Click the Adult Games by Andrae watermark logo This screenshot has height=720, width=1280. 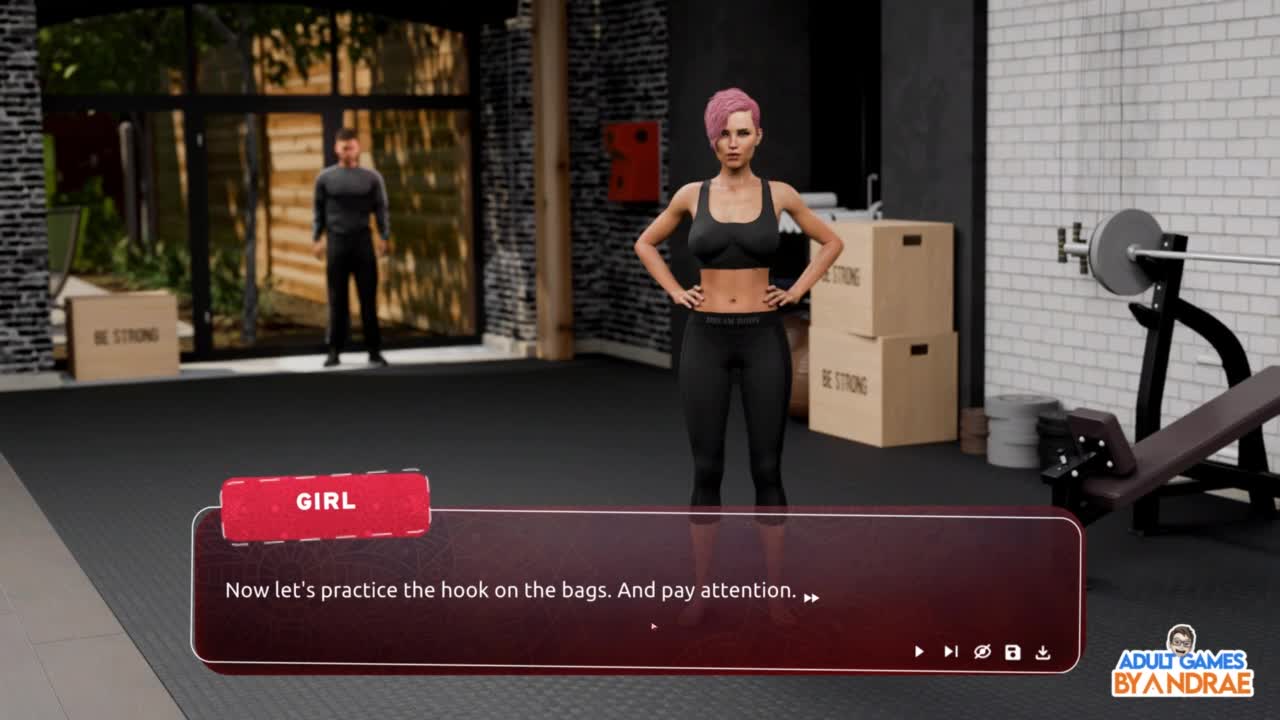click(1182, 664)
